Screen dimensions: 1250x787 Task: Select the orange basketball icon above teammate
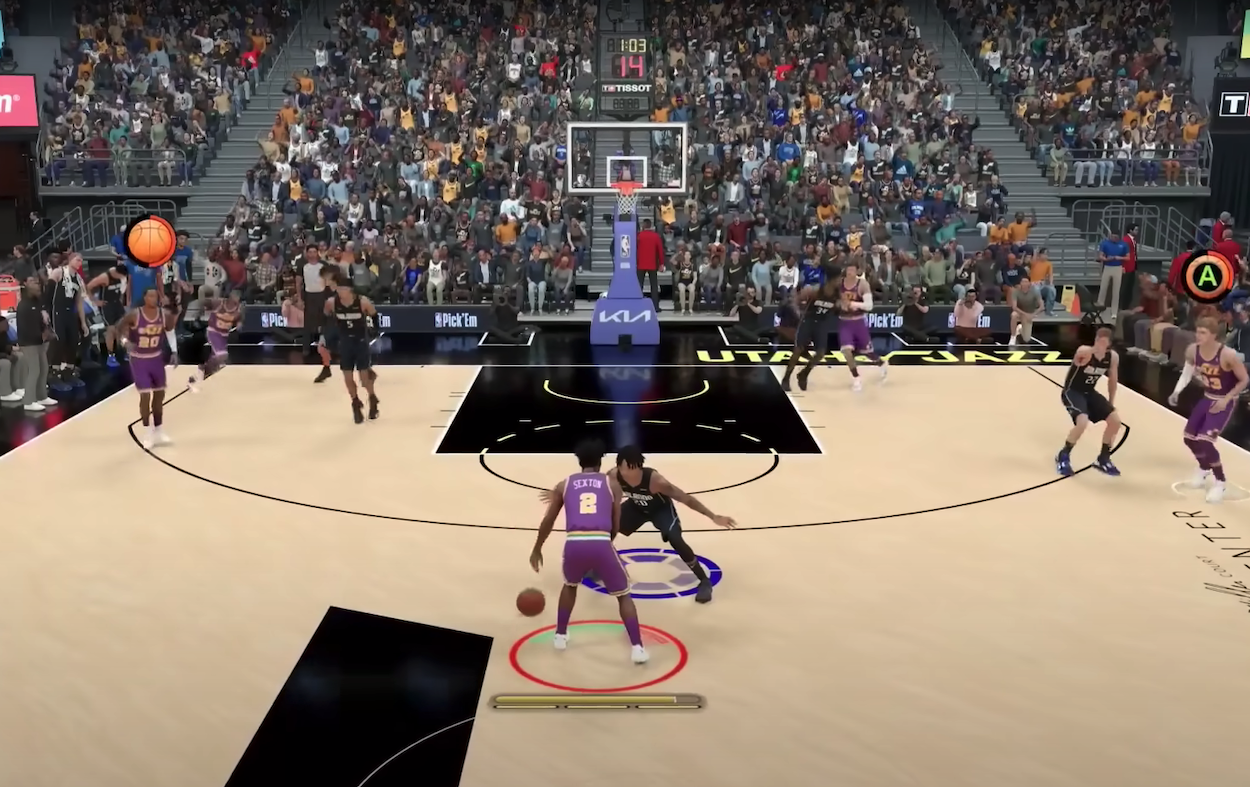[x=151, y=241]
